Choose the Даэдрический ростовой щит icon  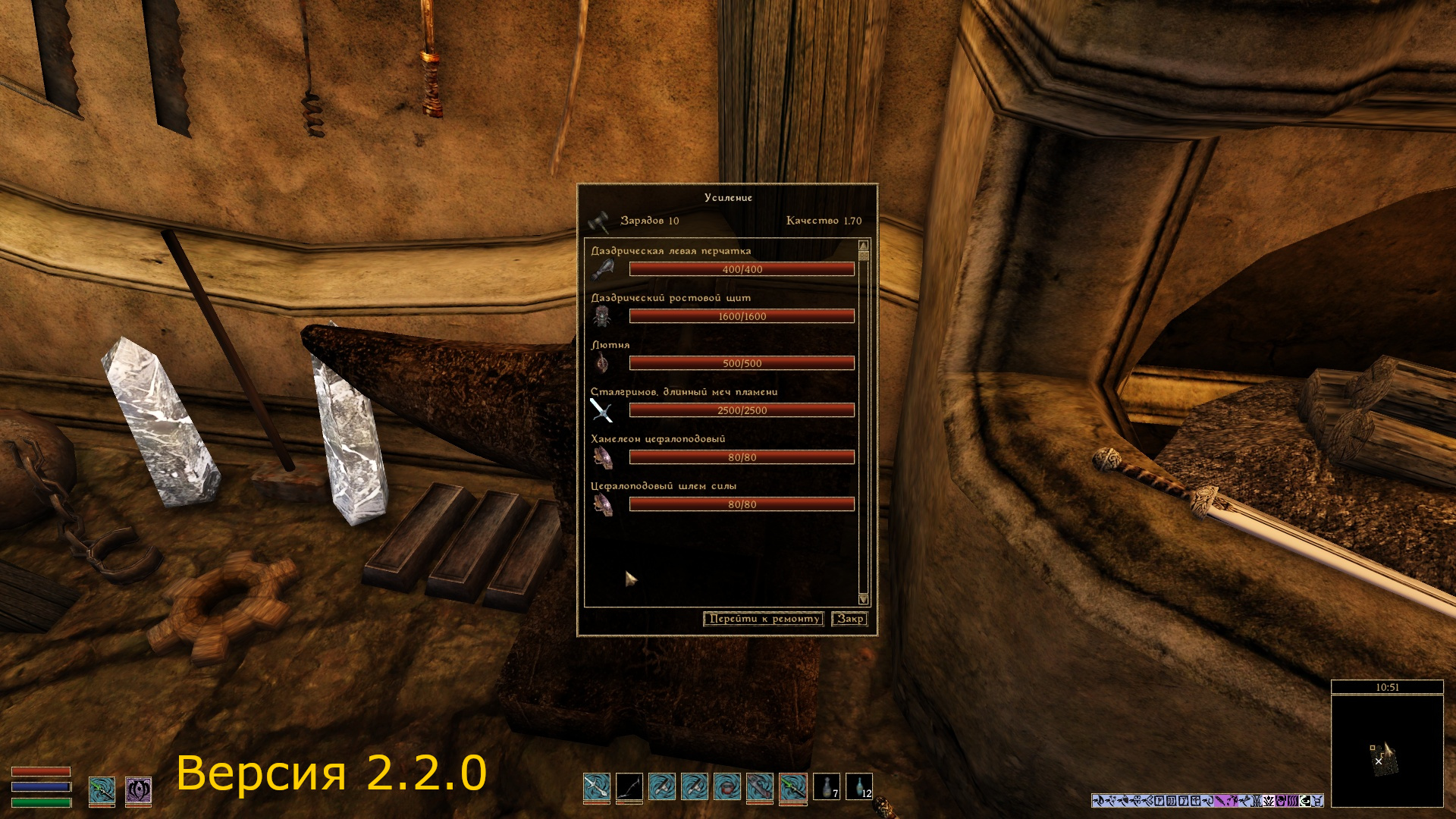coord(603,316)
